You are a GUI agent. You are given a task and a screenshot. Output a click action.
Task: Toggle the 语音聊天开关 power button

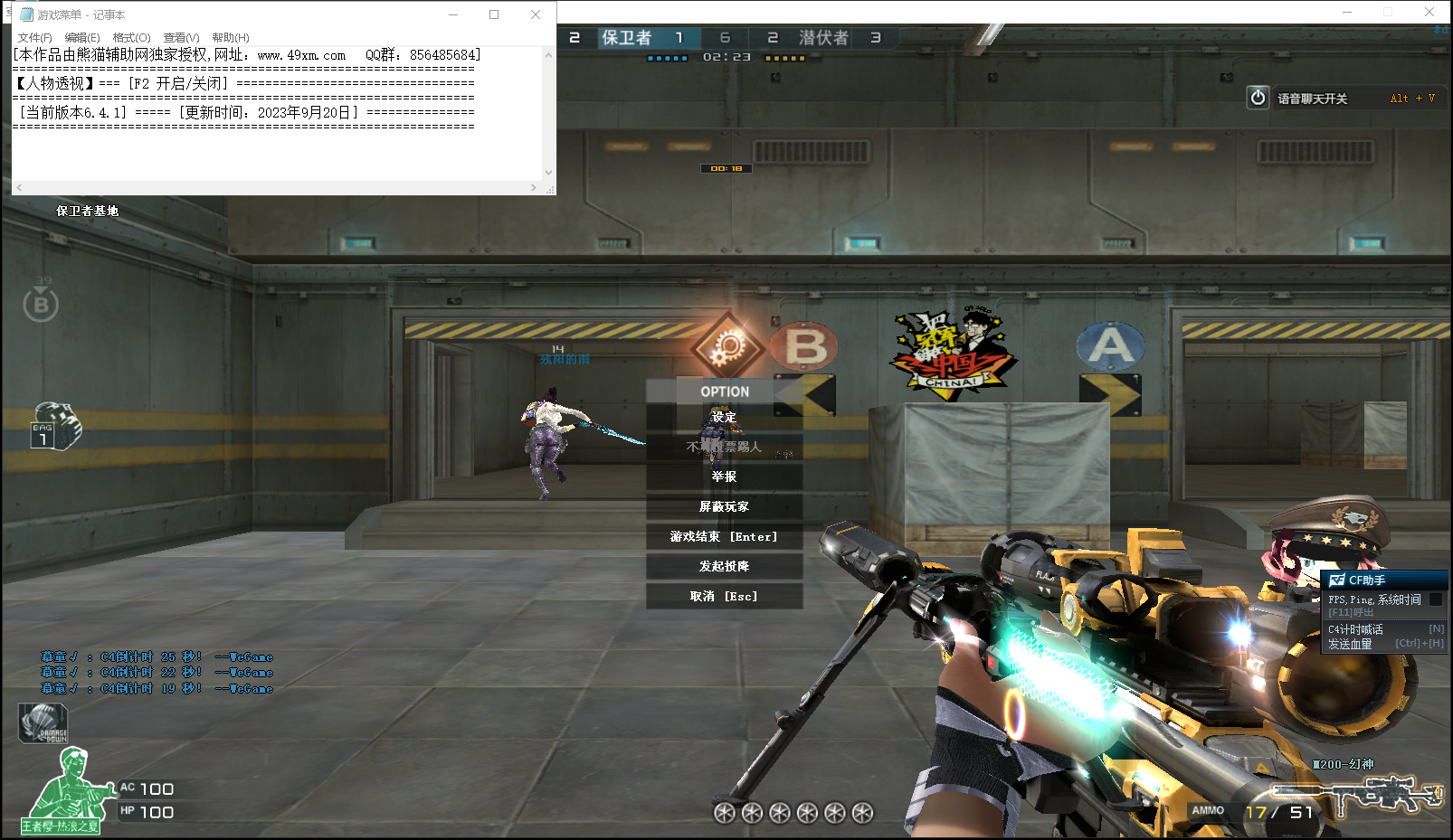coord(1258,98)
